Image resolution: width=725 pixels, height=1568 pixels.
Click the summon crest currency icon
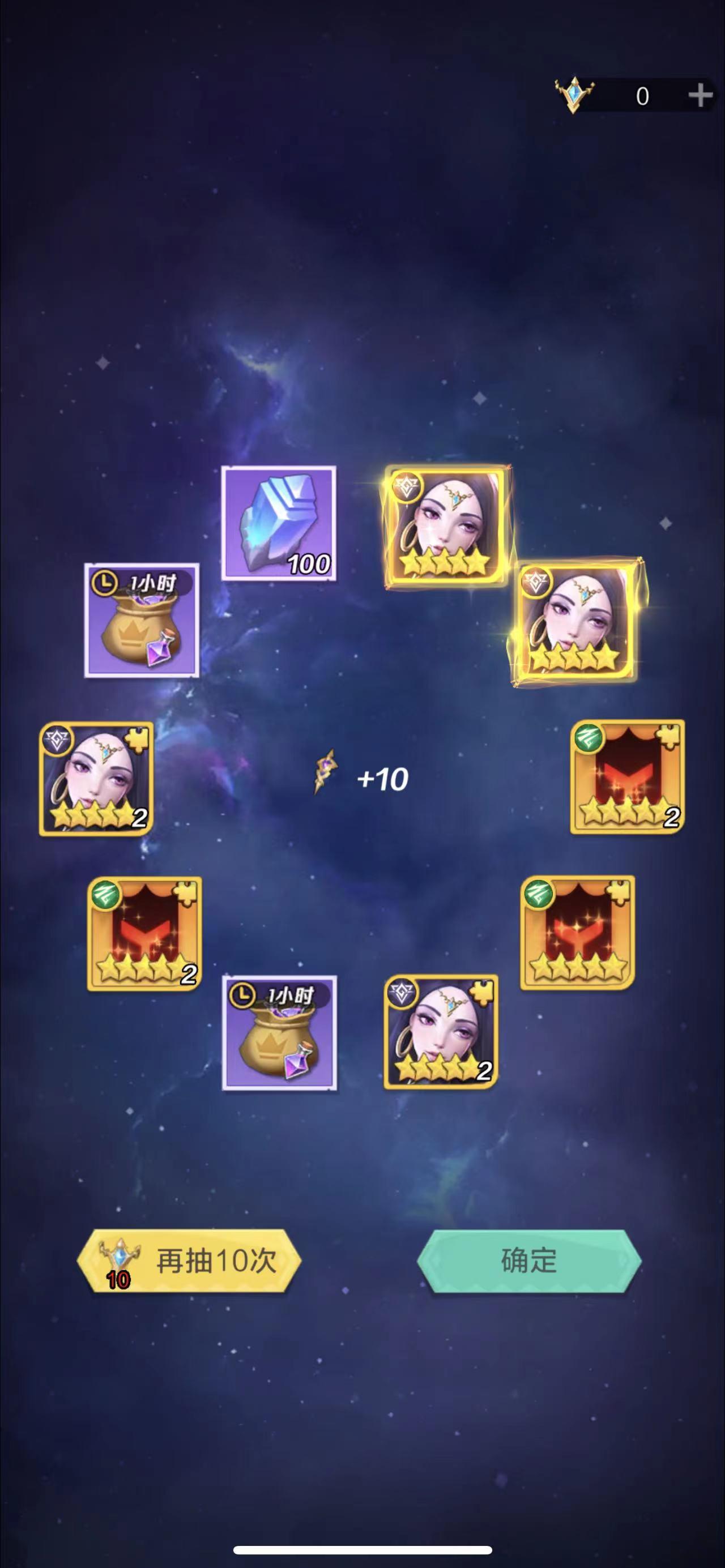click(x=575, y=95)
